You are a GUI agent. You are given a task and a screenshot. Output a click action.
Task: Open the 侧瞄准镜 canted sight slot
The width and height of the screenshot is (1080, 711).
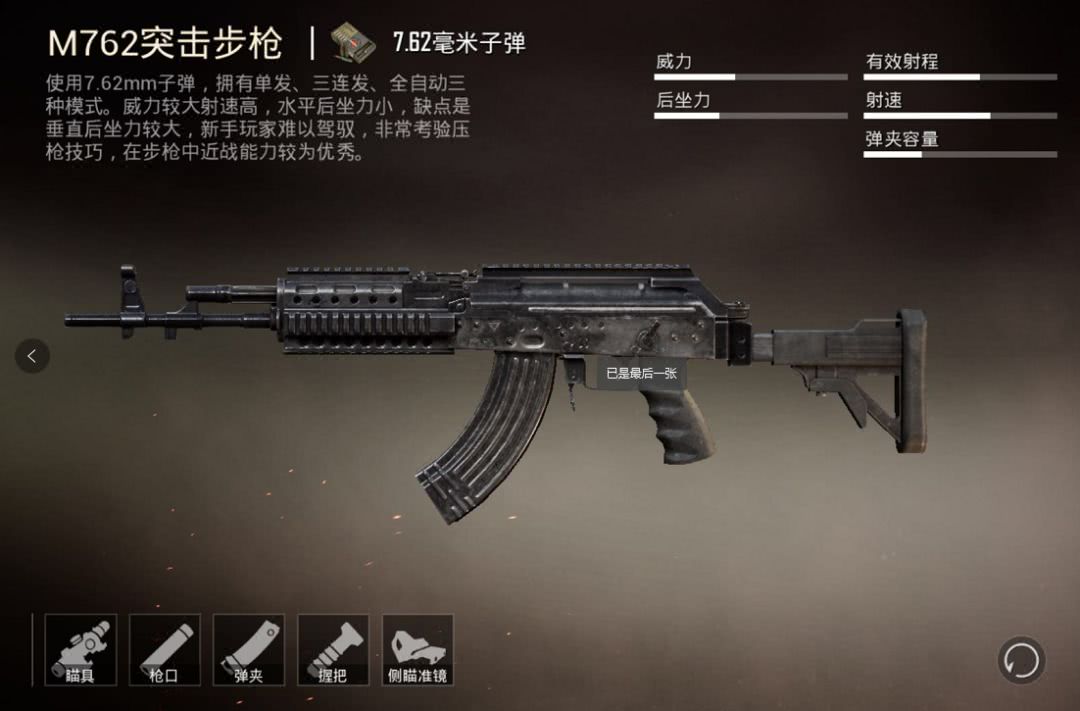click(x=418, y=649)
